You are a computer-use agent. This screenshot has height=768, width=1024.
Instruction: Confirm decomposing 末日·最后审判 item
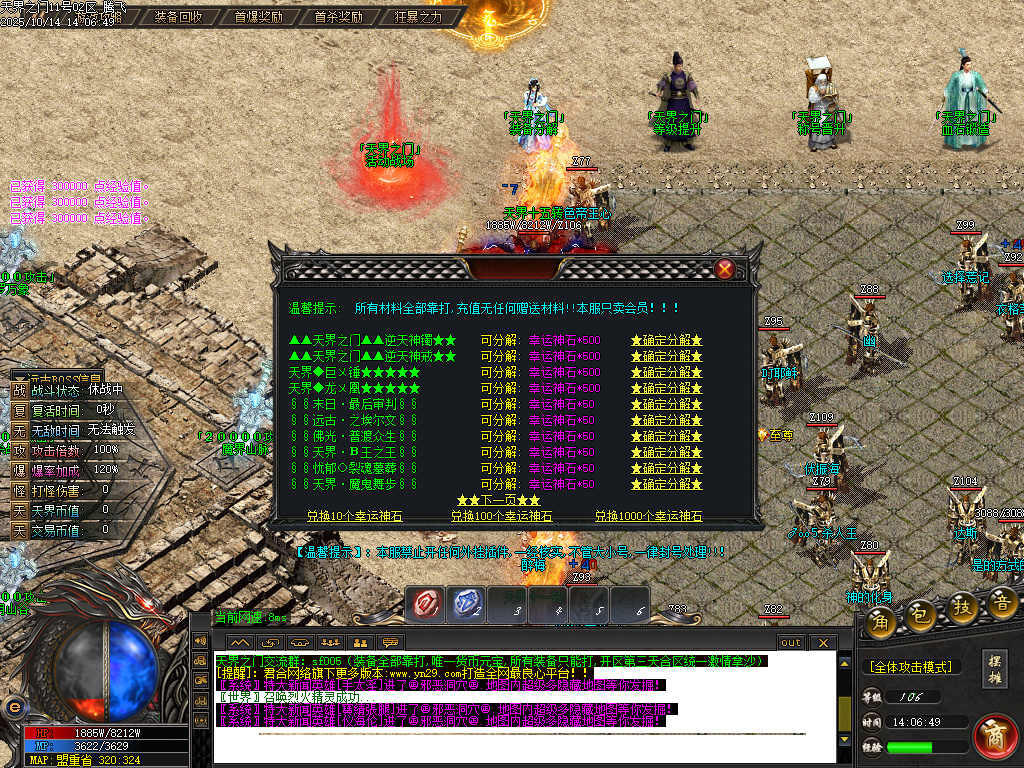pos(666,404)
